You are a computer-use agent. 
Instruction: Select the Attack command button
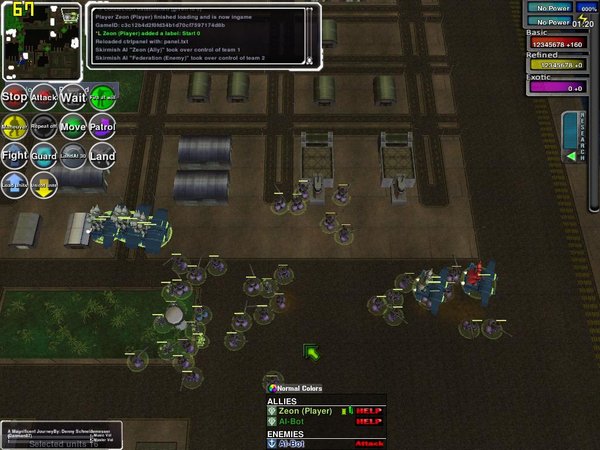pos(43,97)
